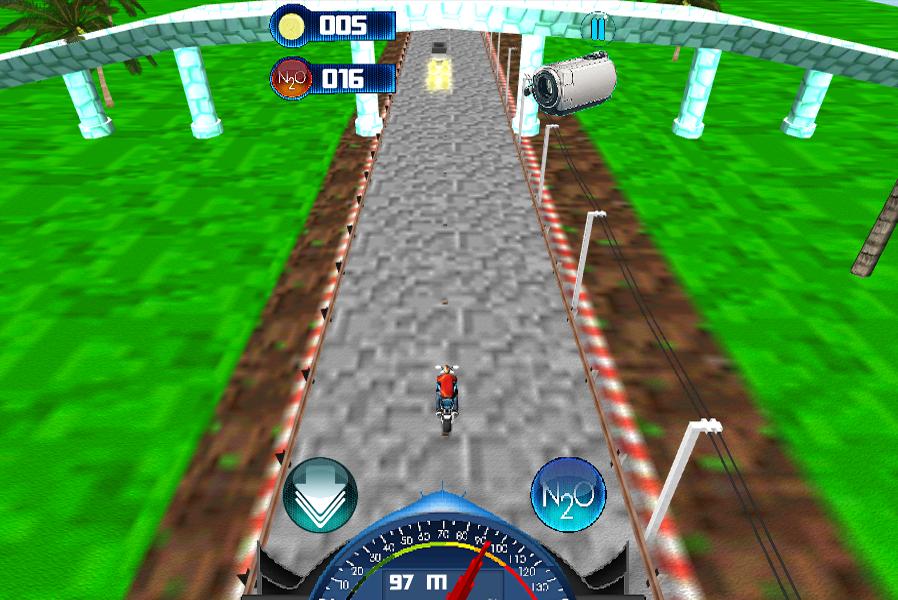Tap the down-arrow brake button
The width and height of the screenshot is (898, 600).
[x=320, y=494]
